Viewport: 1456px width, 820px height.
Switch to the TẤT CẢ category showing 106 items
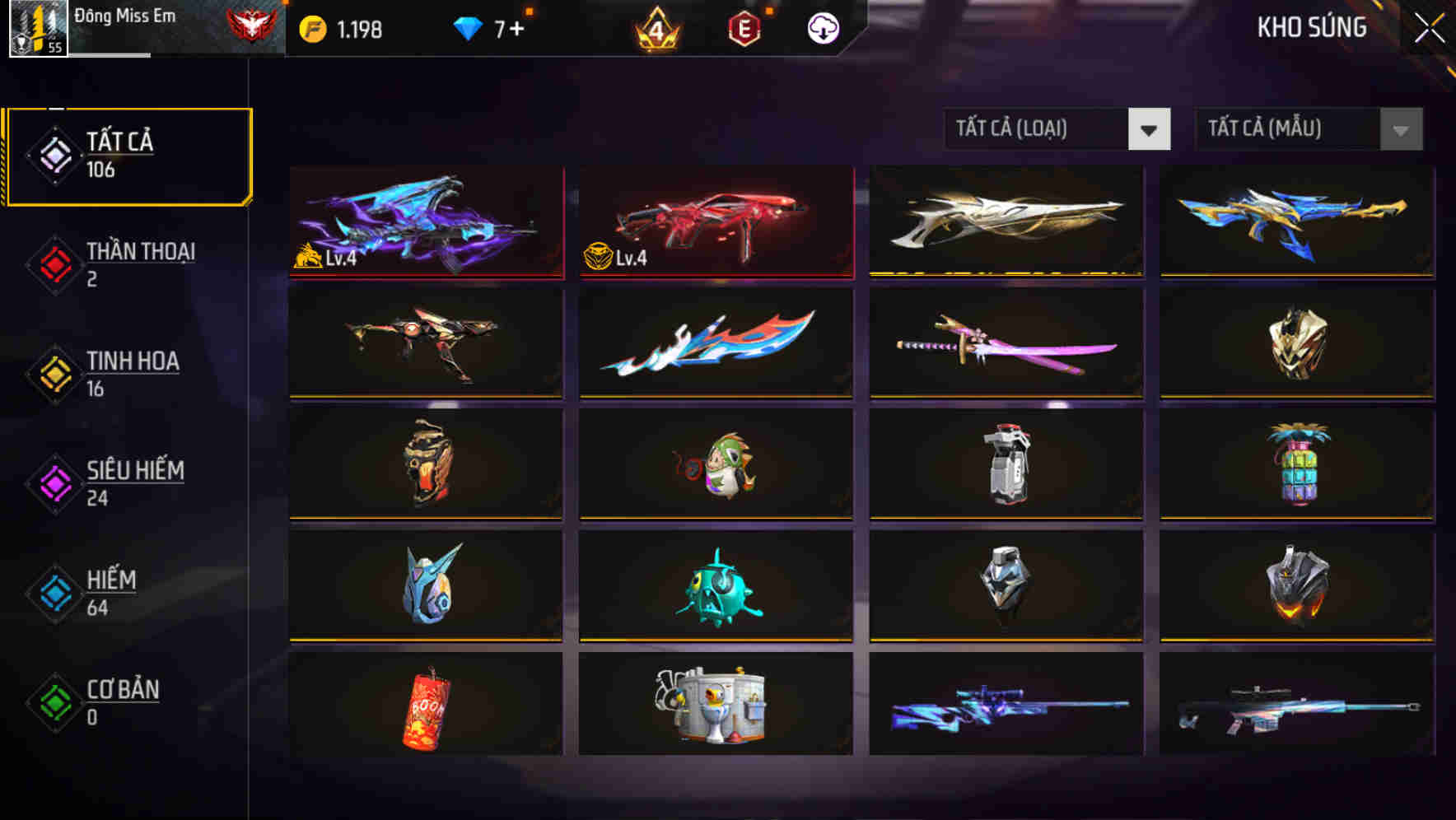pyautogui.click(x=128, y=155)
